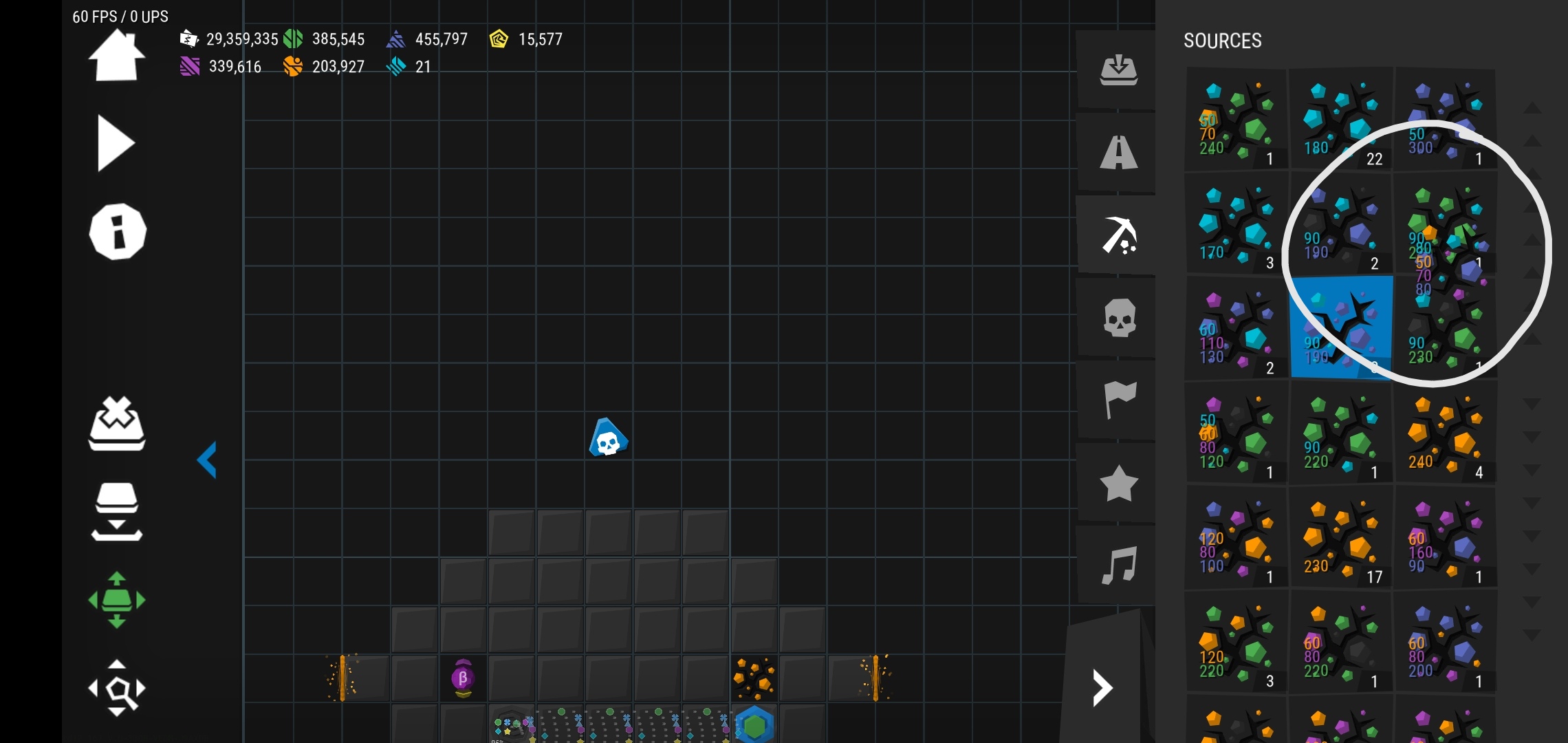1568x743 pixels.
Task: Select the cyan source with 180 and count 22
Action: (x=1340, y=119)
